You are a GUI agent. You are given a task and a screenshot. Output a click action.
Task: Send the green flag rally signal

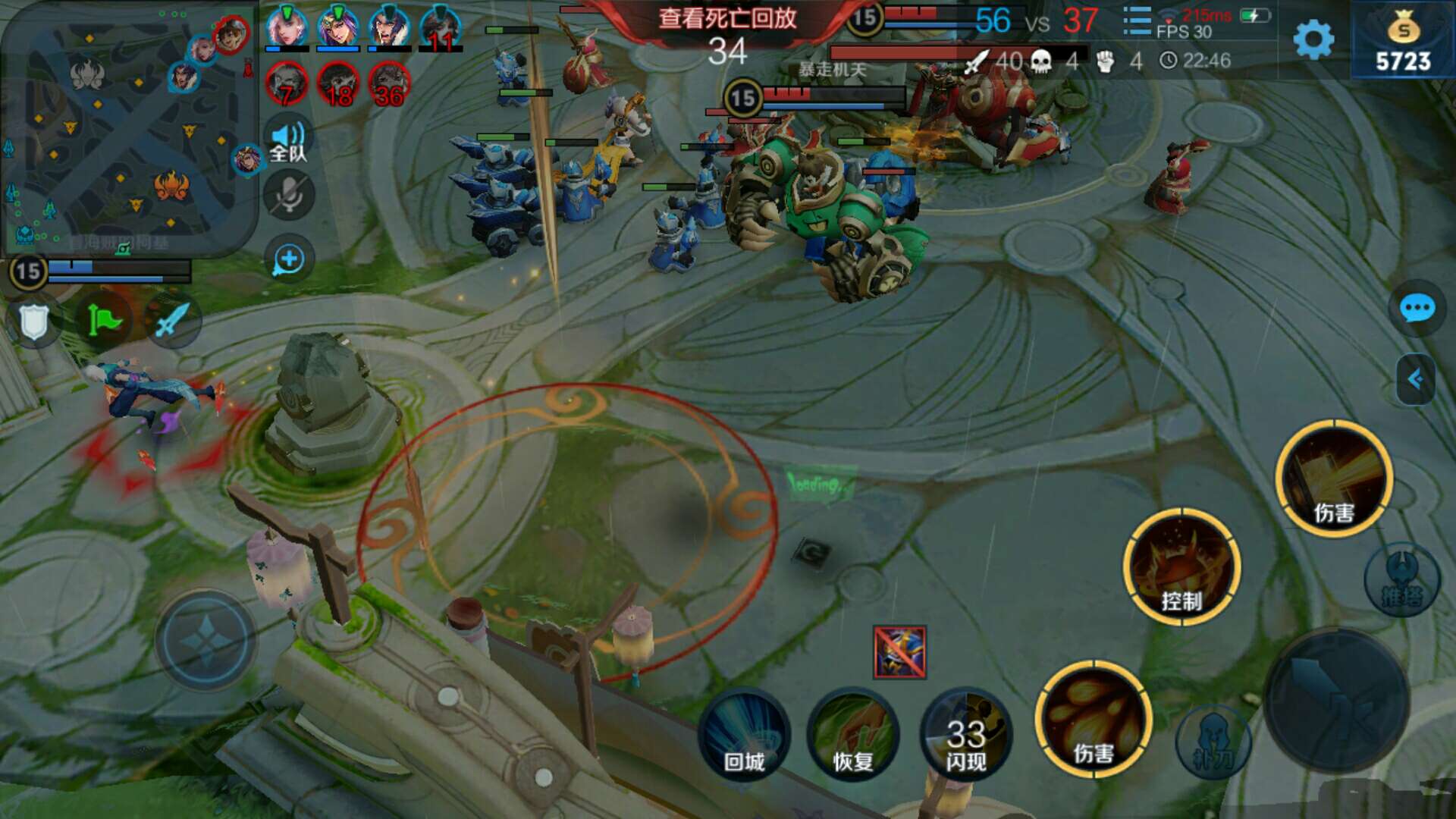(x=104, y=320)
